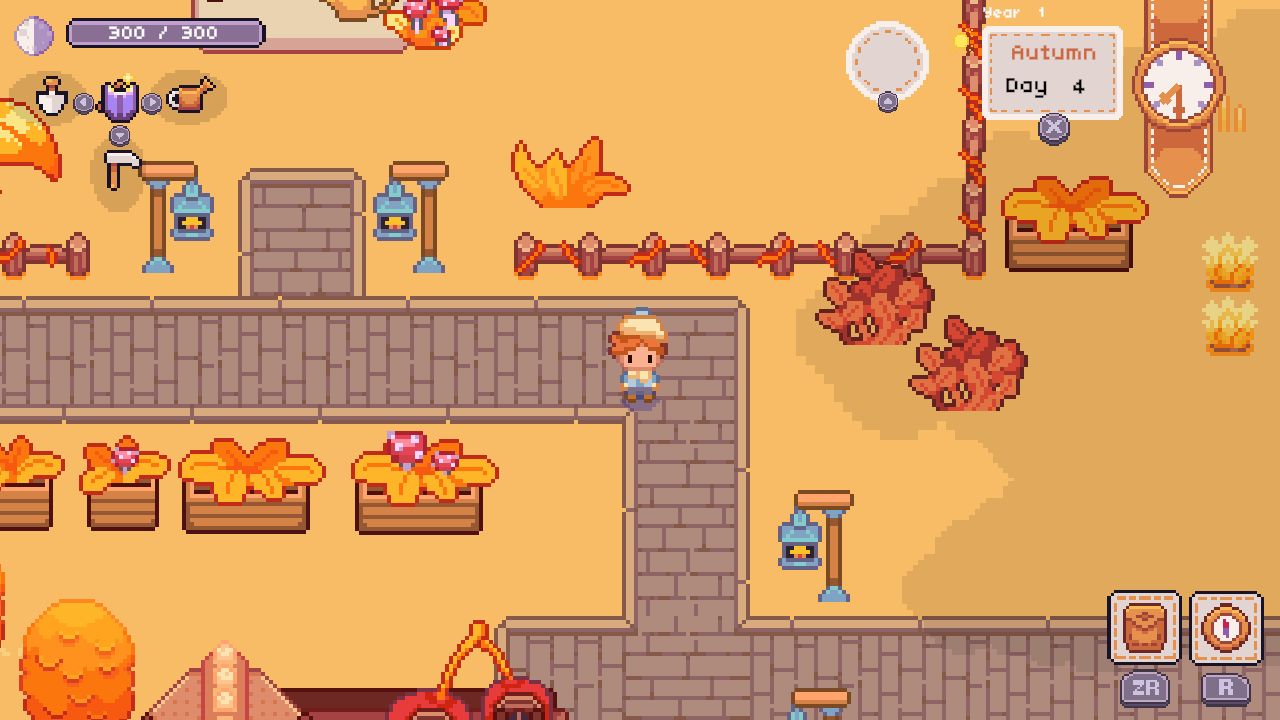This screenshot has width=1280, height=720.
Task: Select the purple seed bag item
Action: pyautogui.click(x=118, y=100)
